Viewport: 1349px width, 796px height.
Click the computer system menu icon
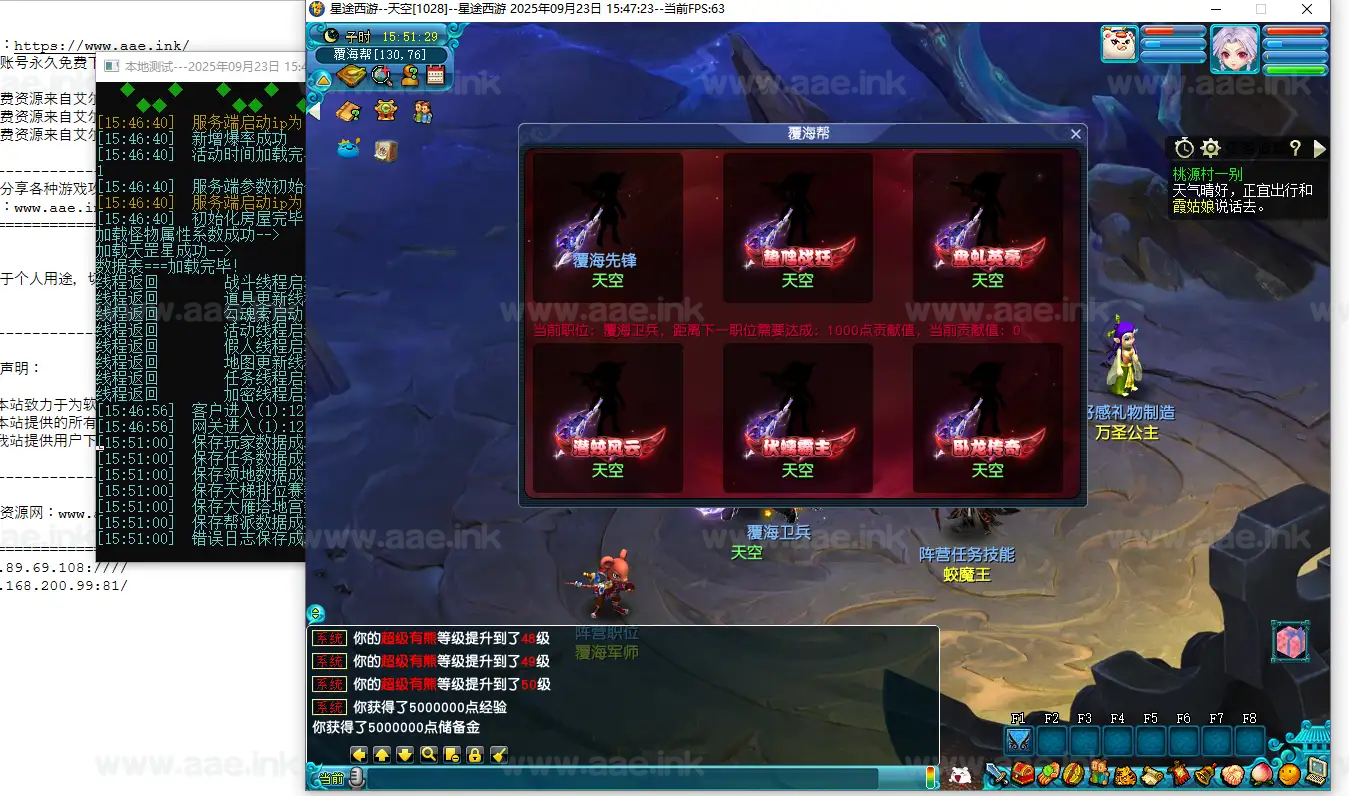pos(1316,773)
